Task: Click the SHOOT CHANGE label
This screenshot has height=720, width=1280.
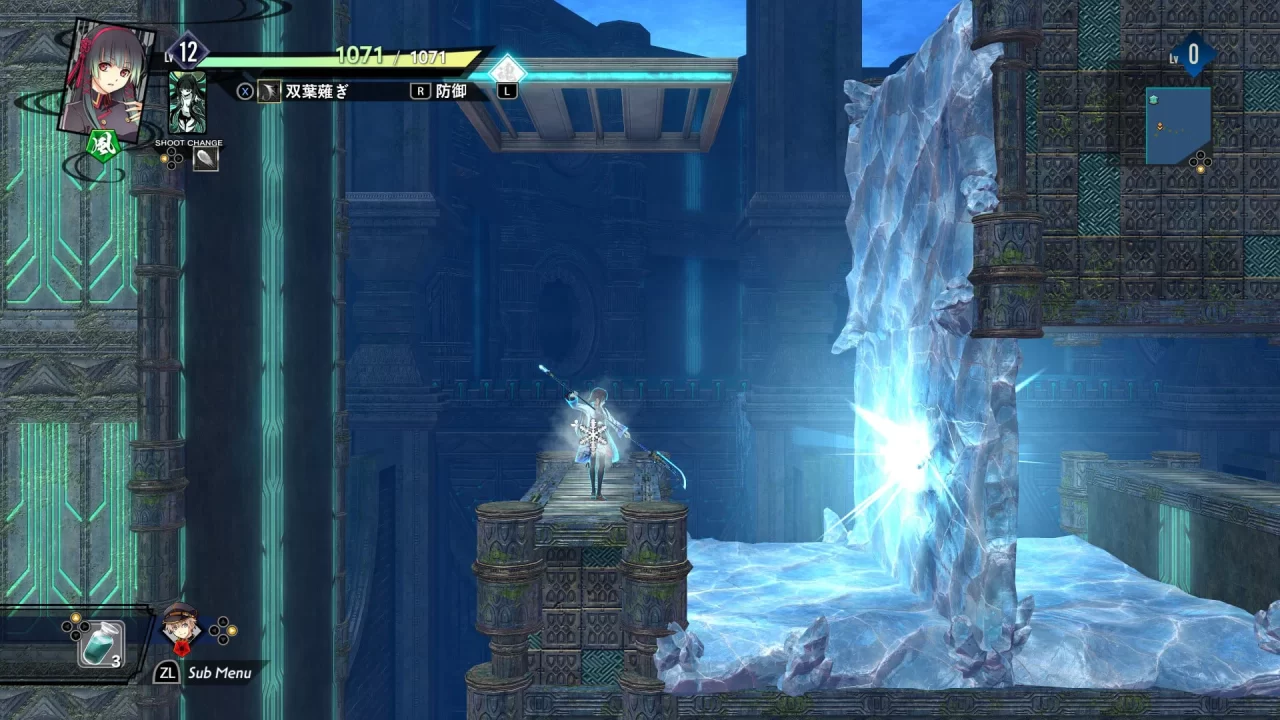Action: [x=189, y=143]
